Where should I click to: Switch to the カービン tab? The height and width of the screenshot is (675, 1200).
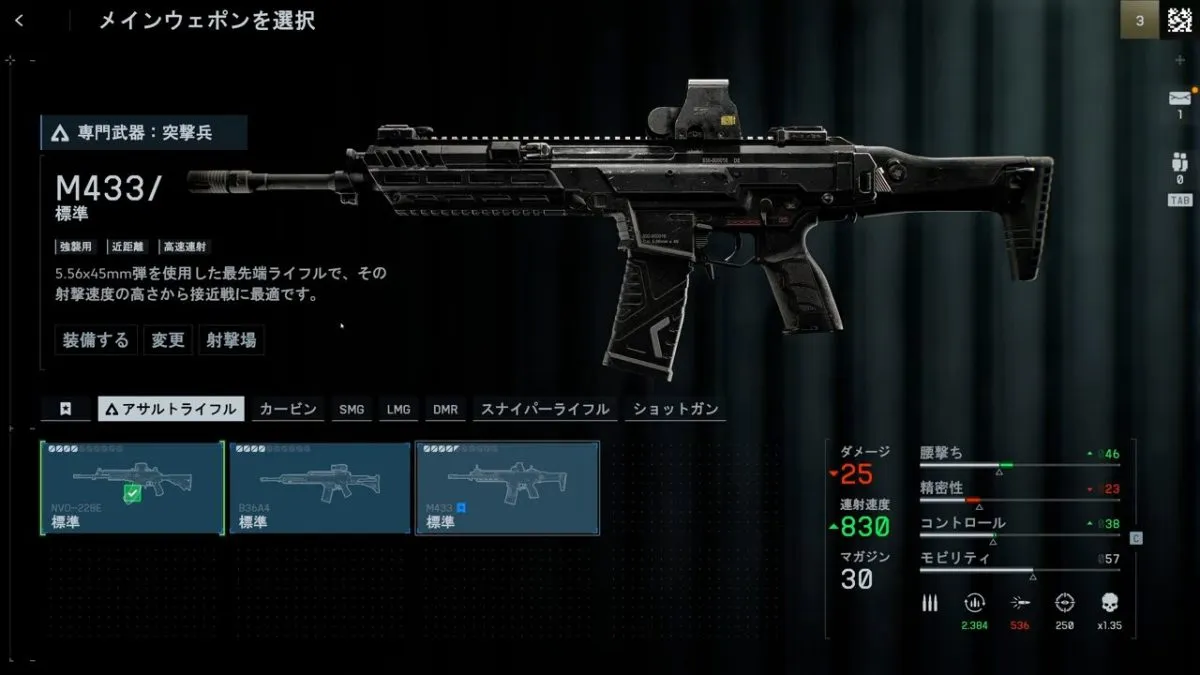tap(288, 409)
